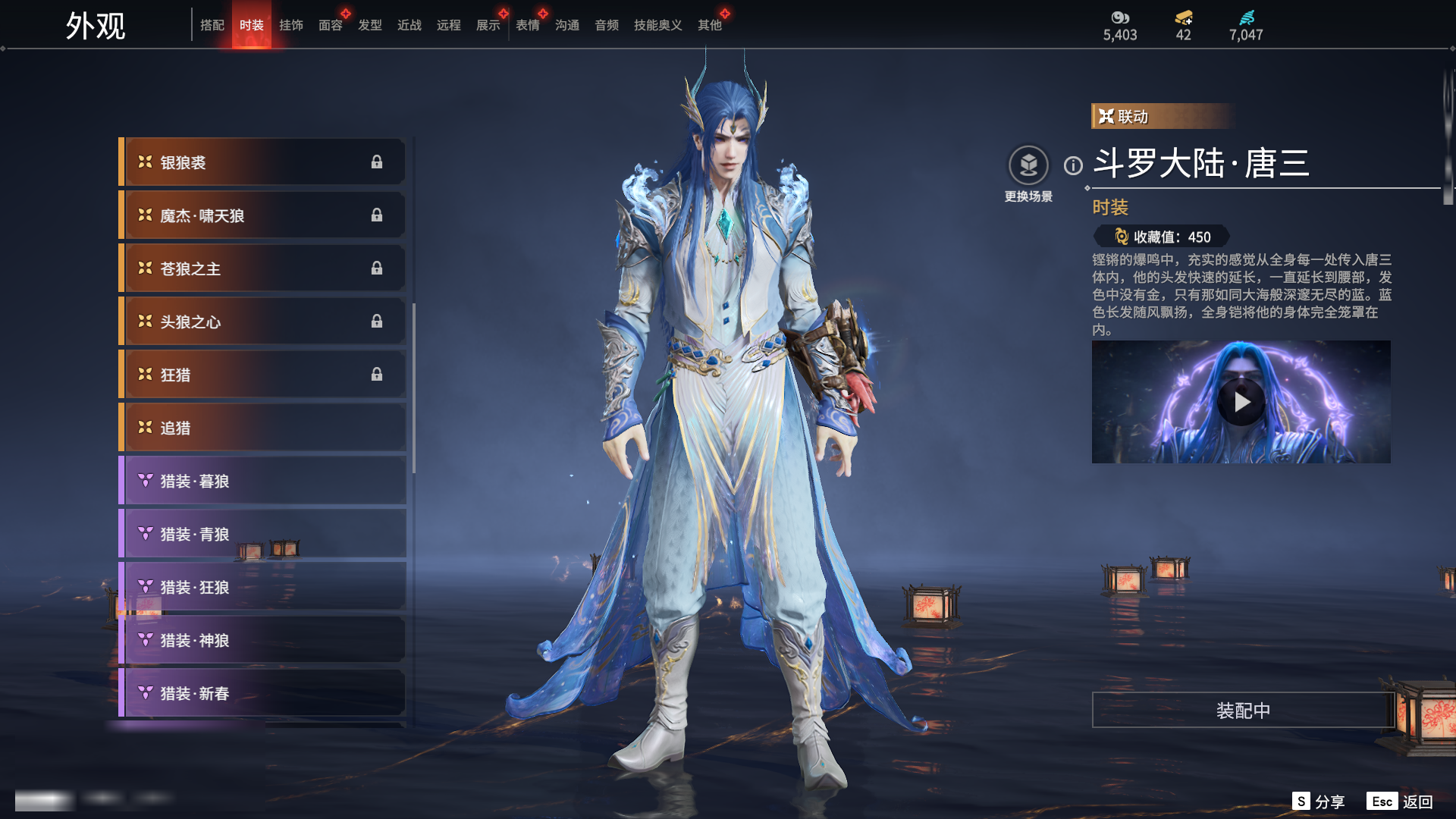This screenshot has width=1456, height=819.
Task: Open the 其他 tab
Action: point(710,25)
